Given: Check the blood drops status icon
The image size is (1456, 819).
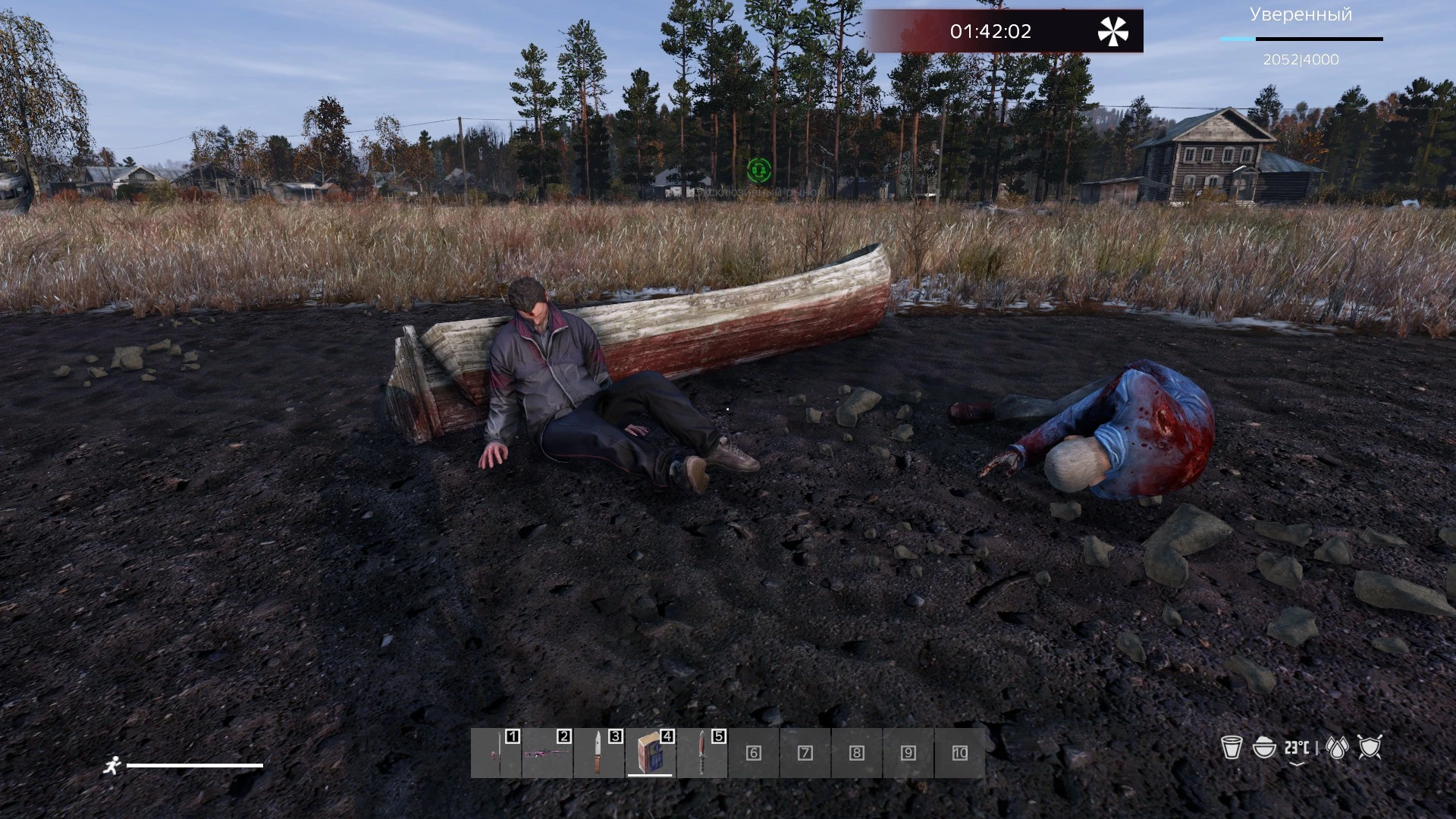Looking at the screenshot, I should click(x=1338, y=748).
